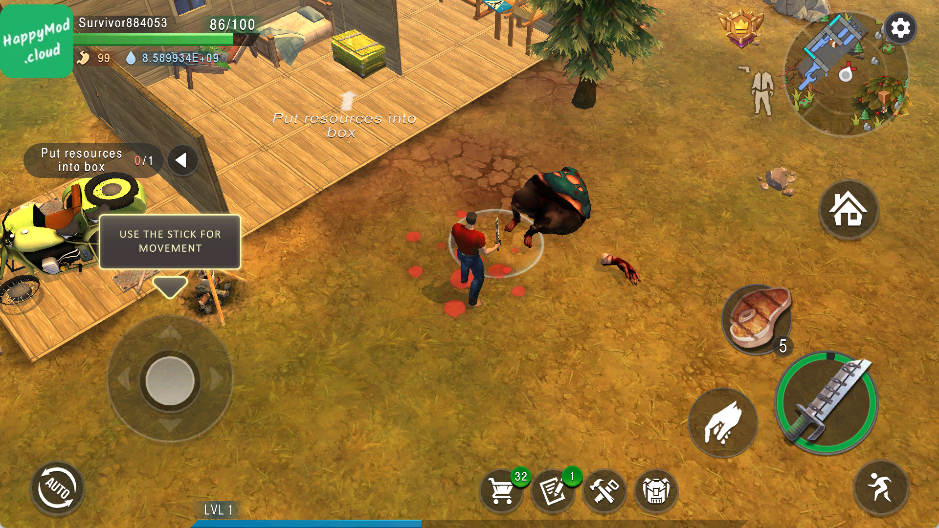This screenshot has width=939, height=528.
Task: Open the circular minimap
Action: (845, 75)
